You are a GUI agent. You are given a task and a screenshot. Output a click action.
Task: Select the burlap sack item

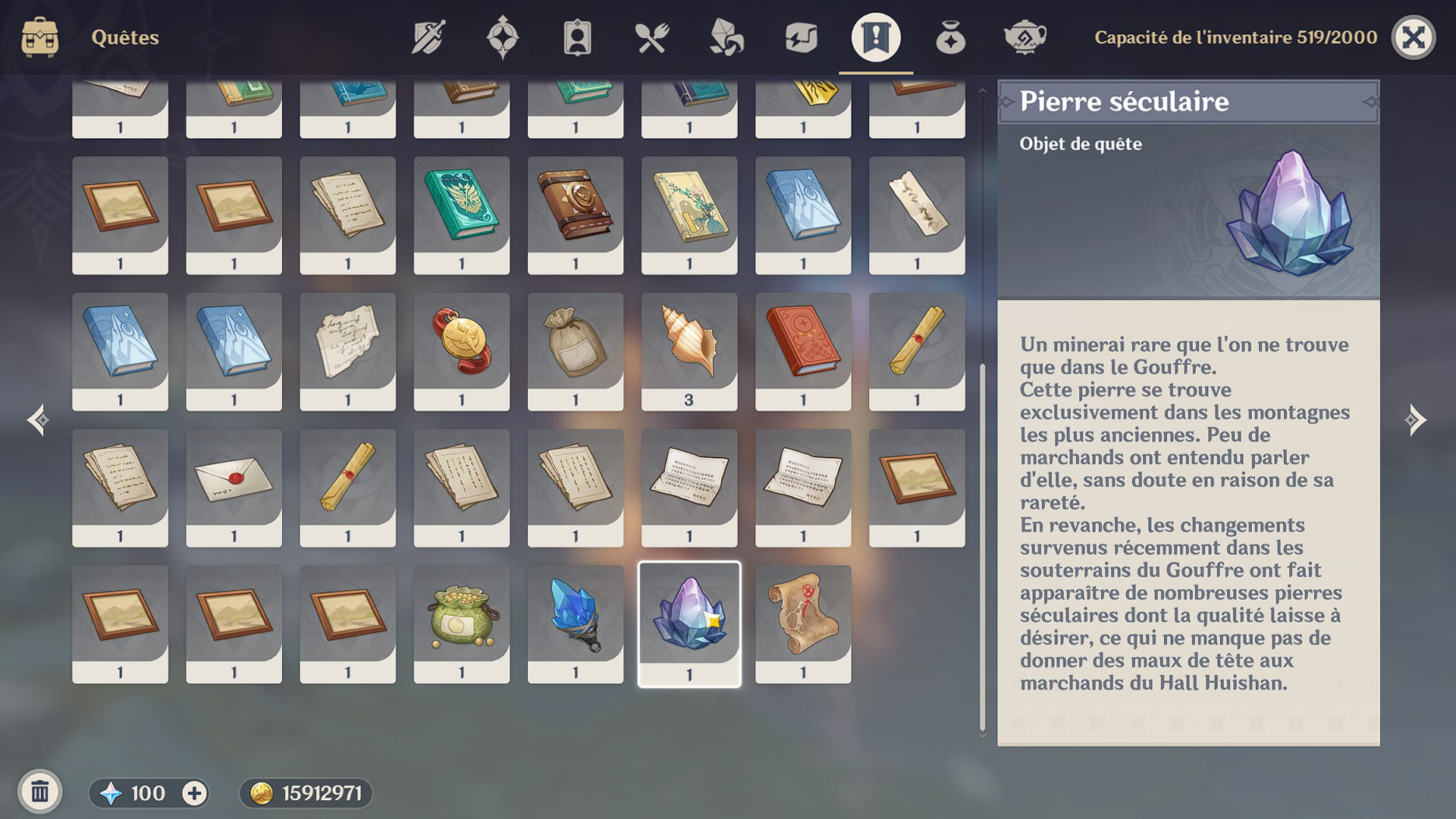pyautogui.click(x=575, y=351)
